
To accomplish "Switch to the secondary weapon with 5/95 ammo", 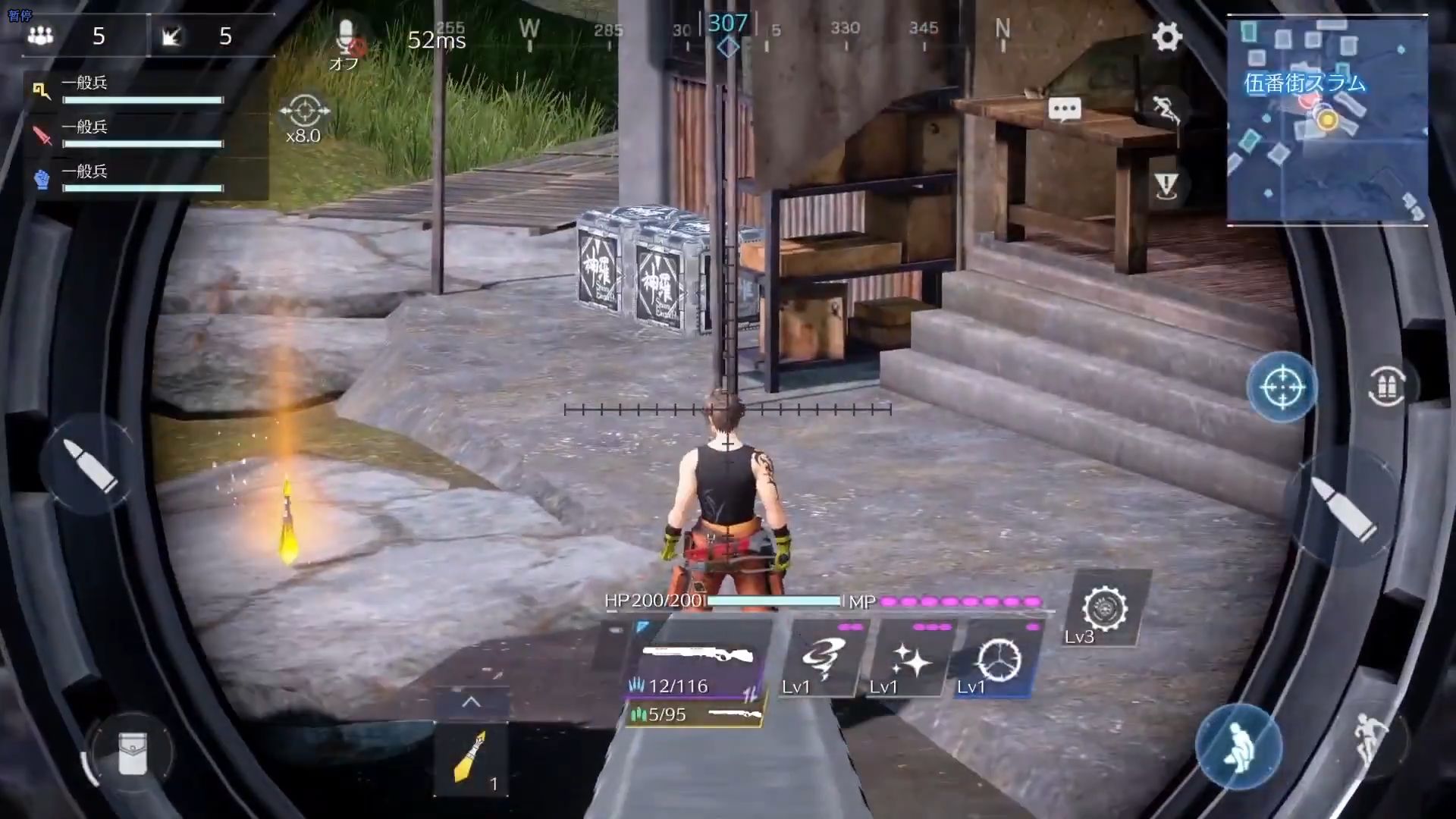I will point(694,714).
